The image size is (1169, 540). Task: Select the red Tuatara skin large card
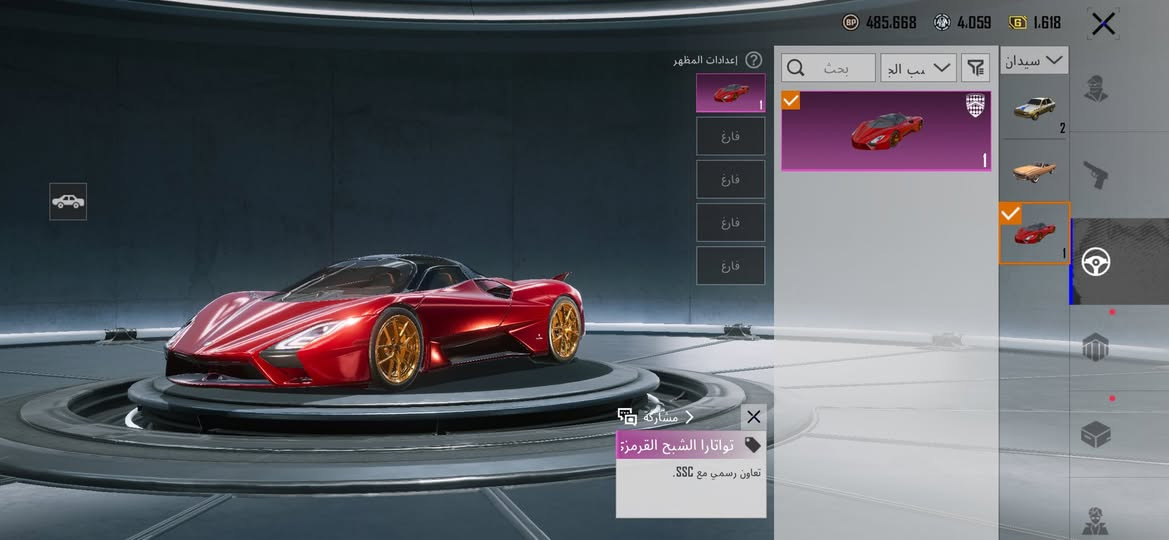click(x=886, y=131)
